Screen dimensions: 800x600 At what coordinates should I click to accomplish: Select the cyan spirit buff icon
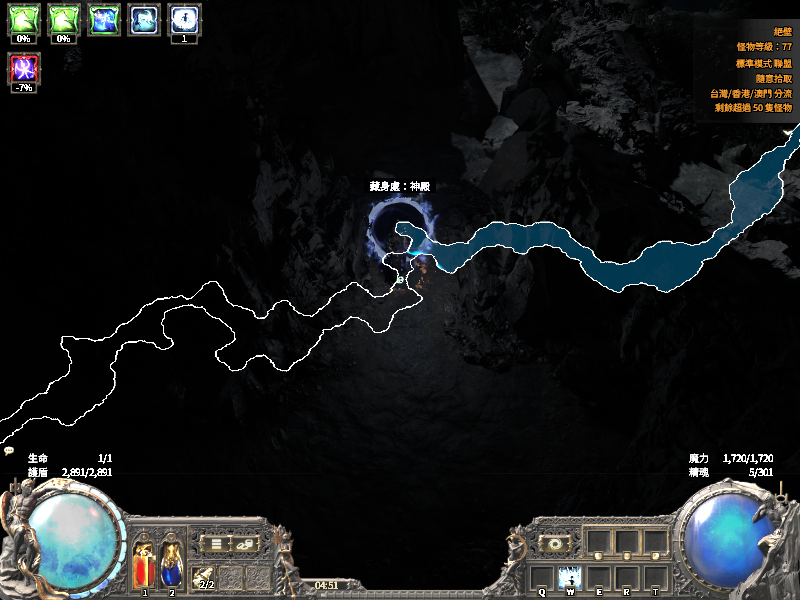[143, 19]
